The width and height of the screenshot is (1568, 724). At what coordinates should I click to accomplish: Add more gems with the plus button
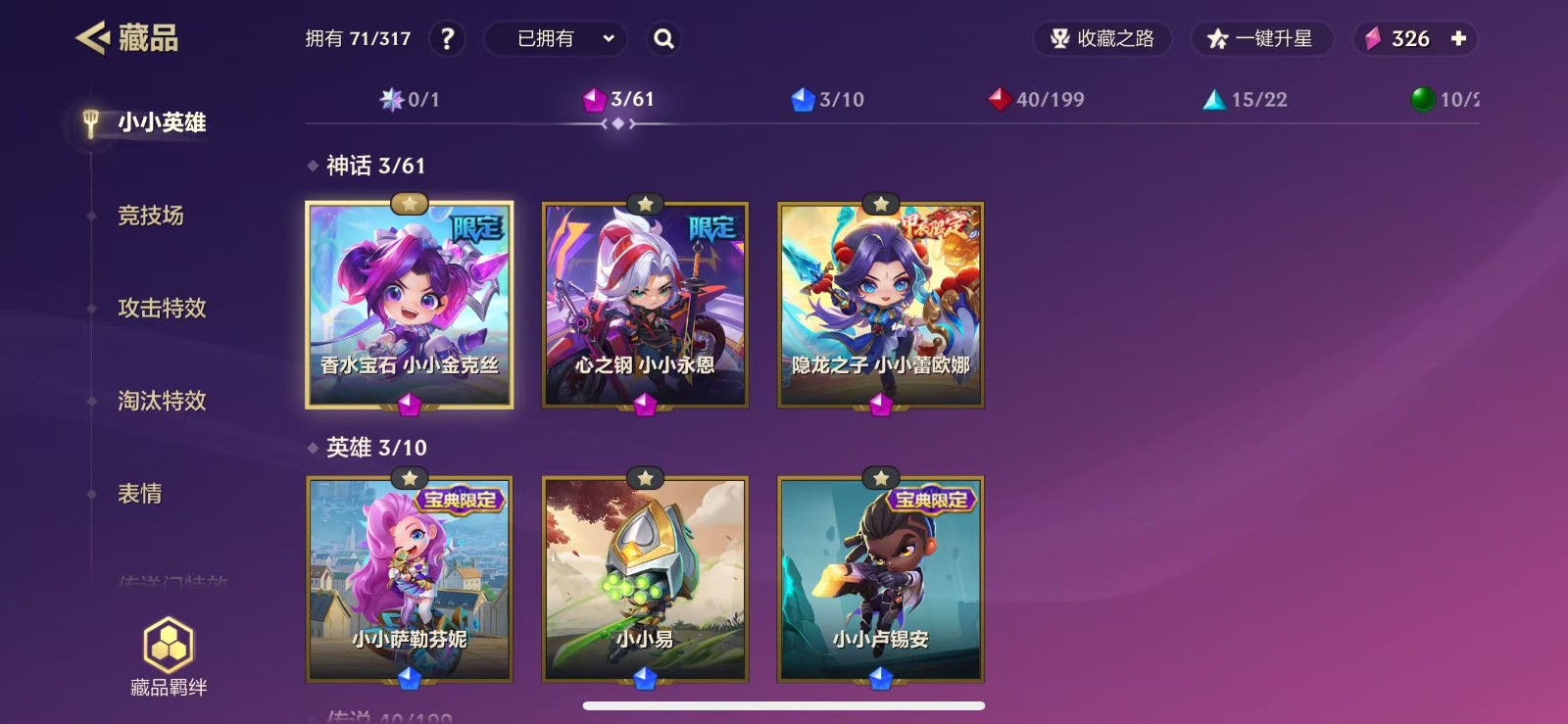click(x=1458, y=39)
